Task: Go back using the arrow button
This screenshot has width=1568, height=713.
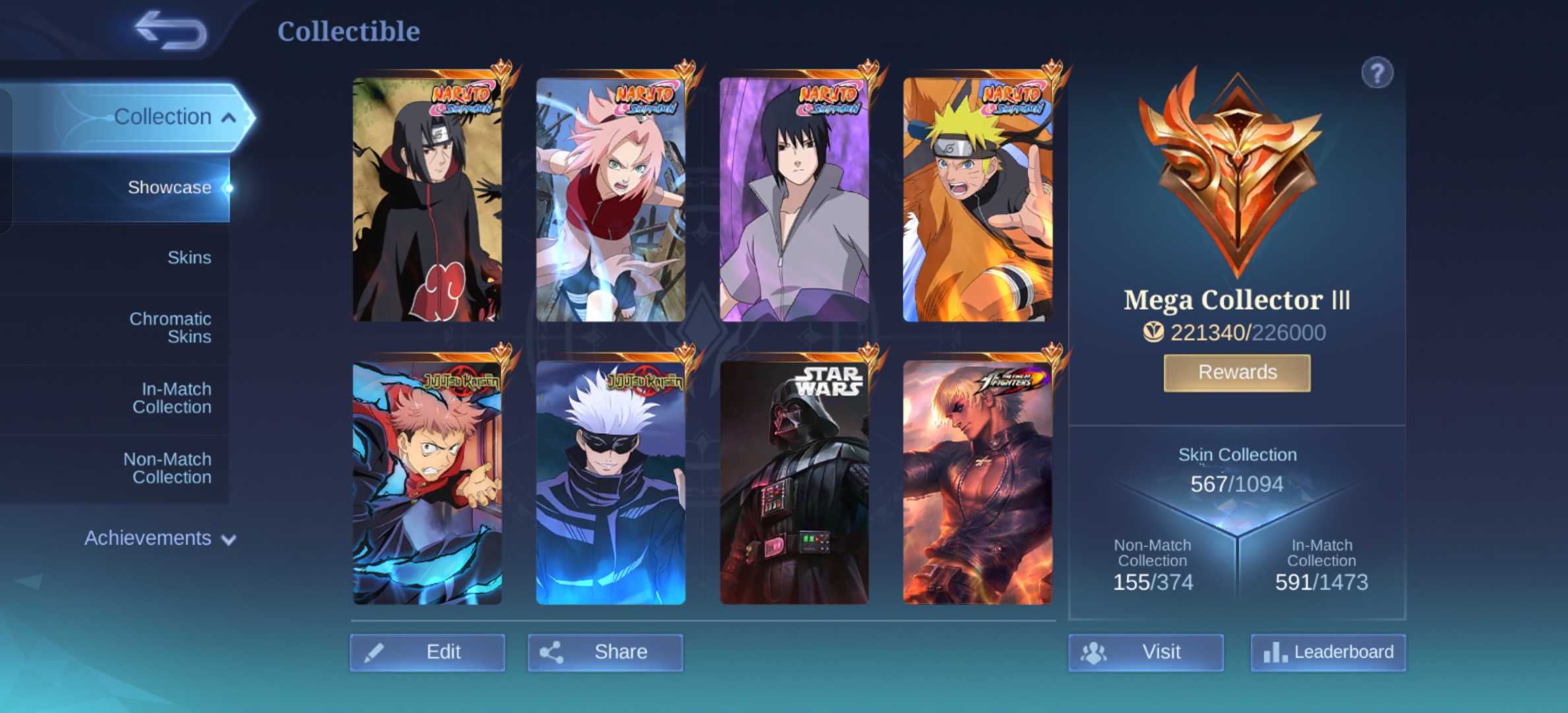Action: (170, 30)
